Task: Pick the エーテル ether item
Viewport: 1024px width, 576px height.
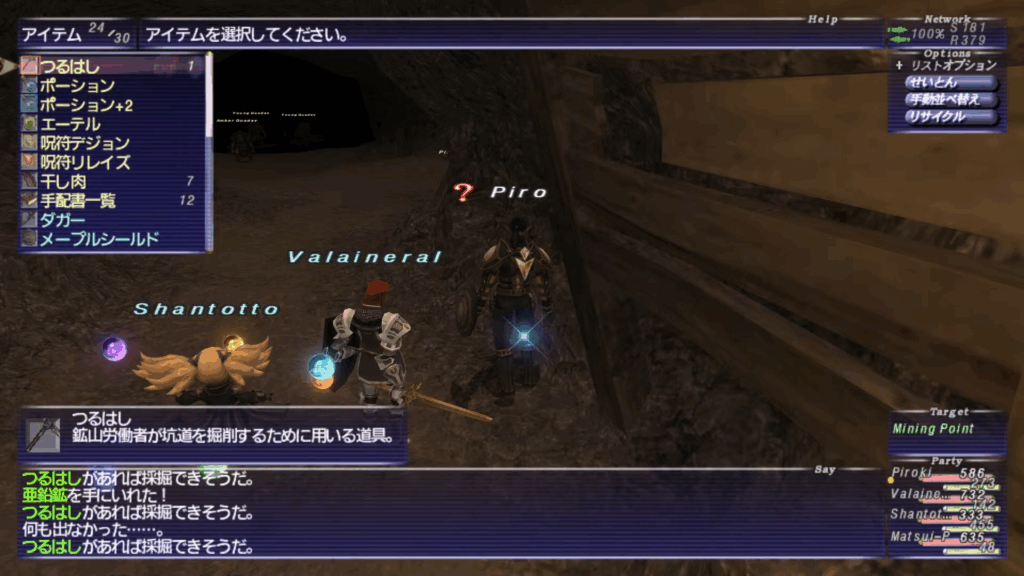Action: (x=110, y=124)
